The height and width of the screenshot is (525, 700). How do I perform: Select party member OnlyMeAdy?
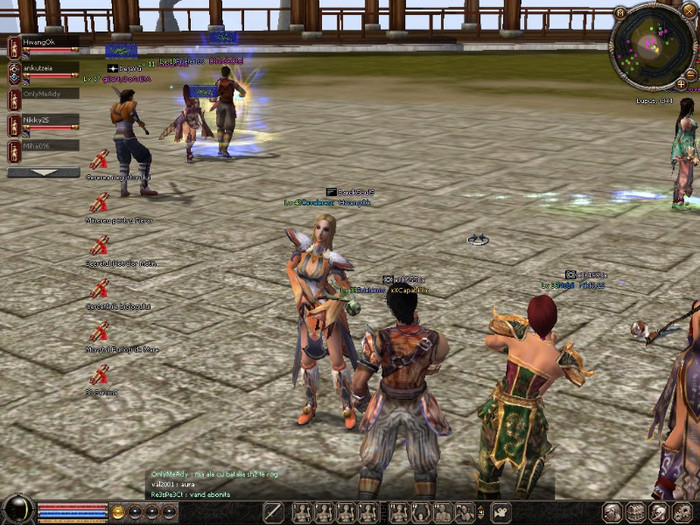45,95
